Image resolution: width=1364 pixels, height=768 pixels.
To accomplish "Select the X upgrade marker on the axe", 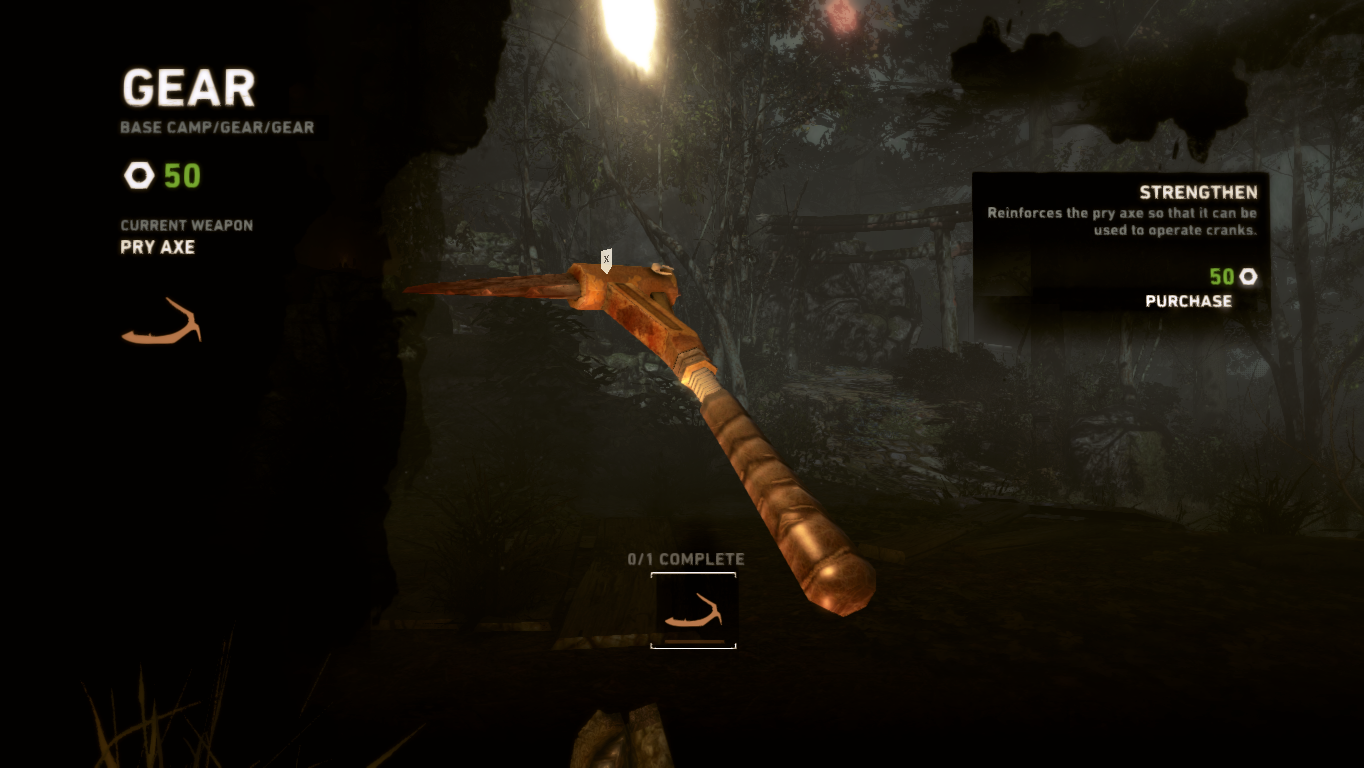I will [606, 260].
